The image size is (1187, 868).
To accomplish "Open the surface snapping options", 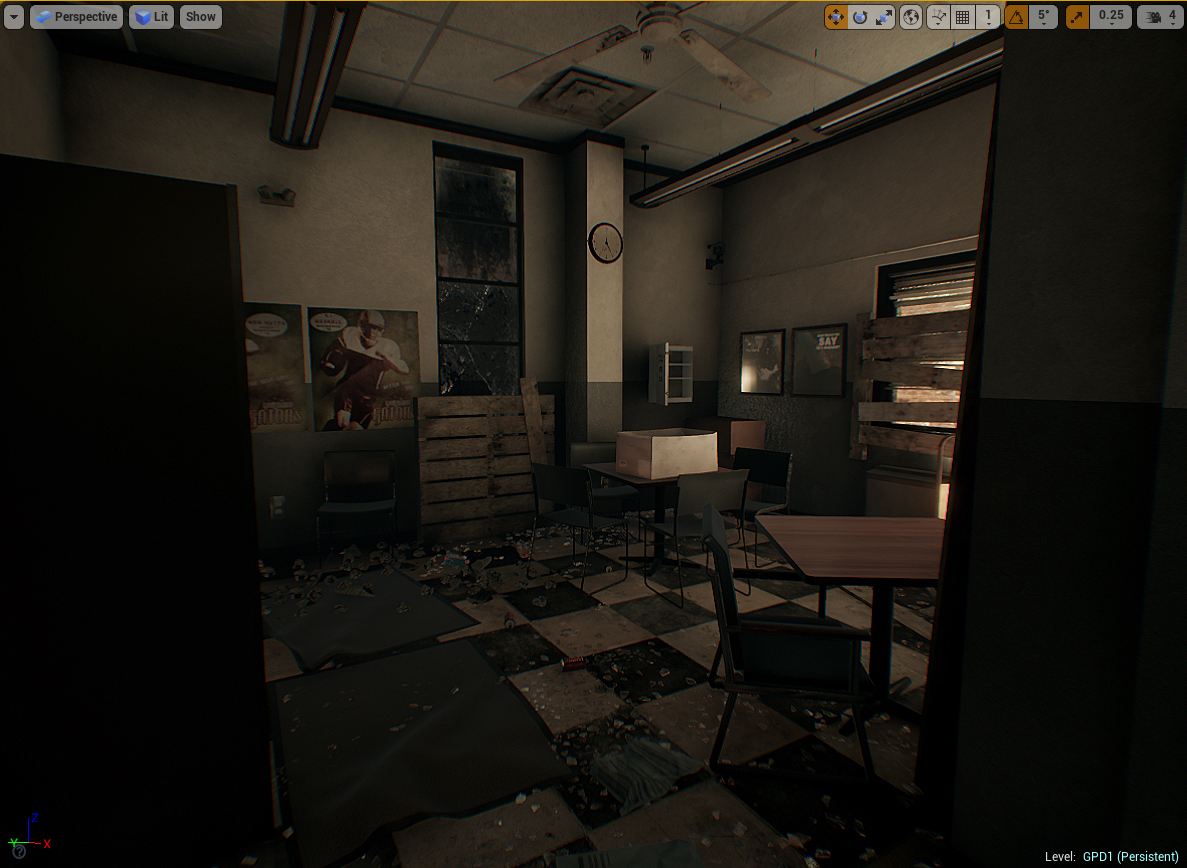I will point(938,17).
